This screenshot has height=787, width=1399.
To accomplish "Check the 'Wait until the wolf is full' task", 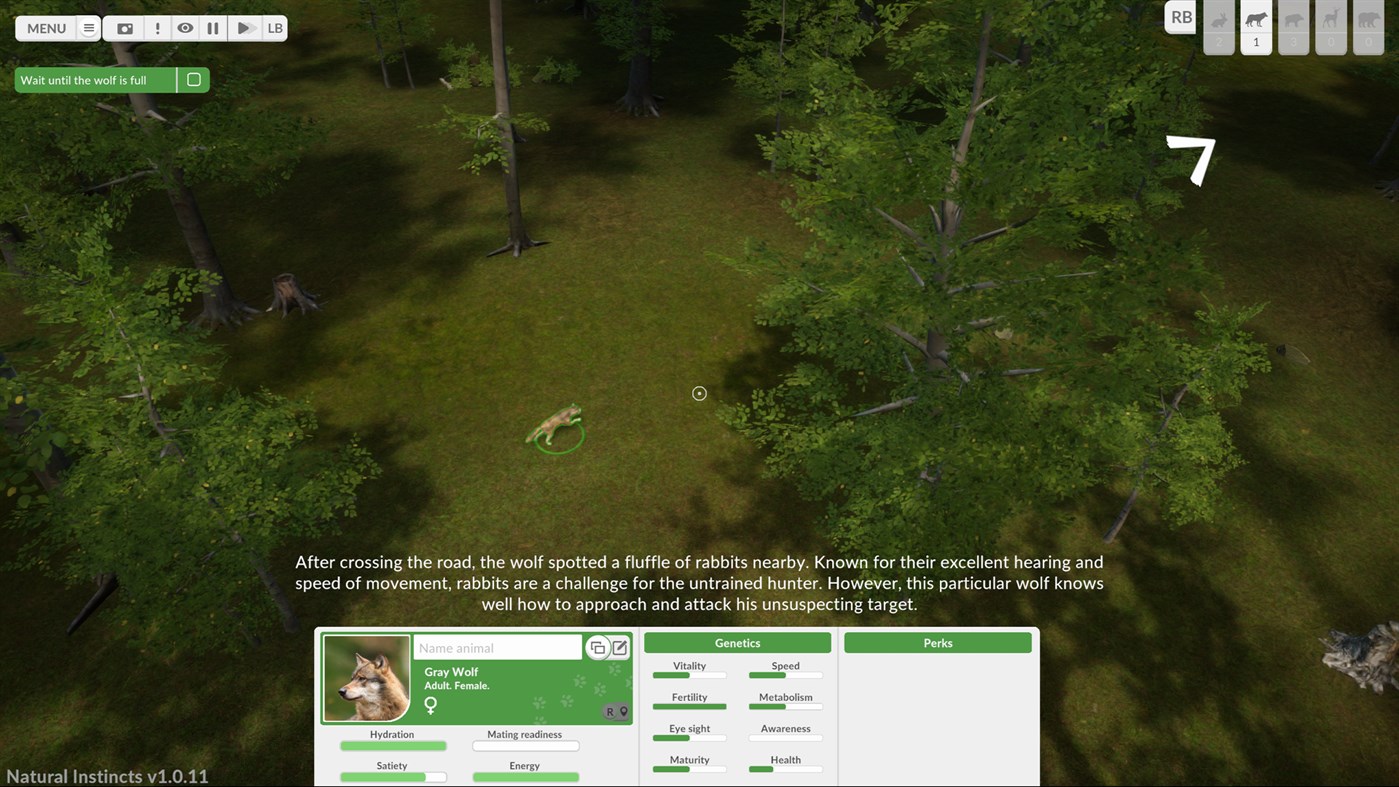I will point(193,79).
